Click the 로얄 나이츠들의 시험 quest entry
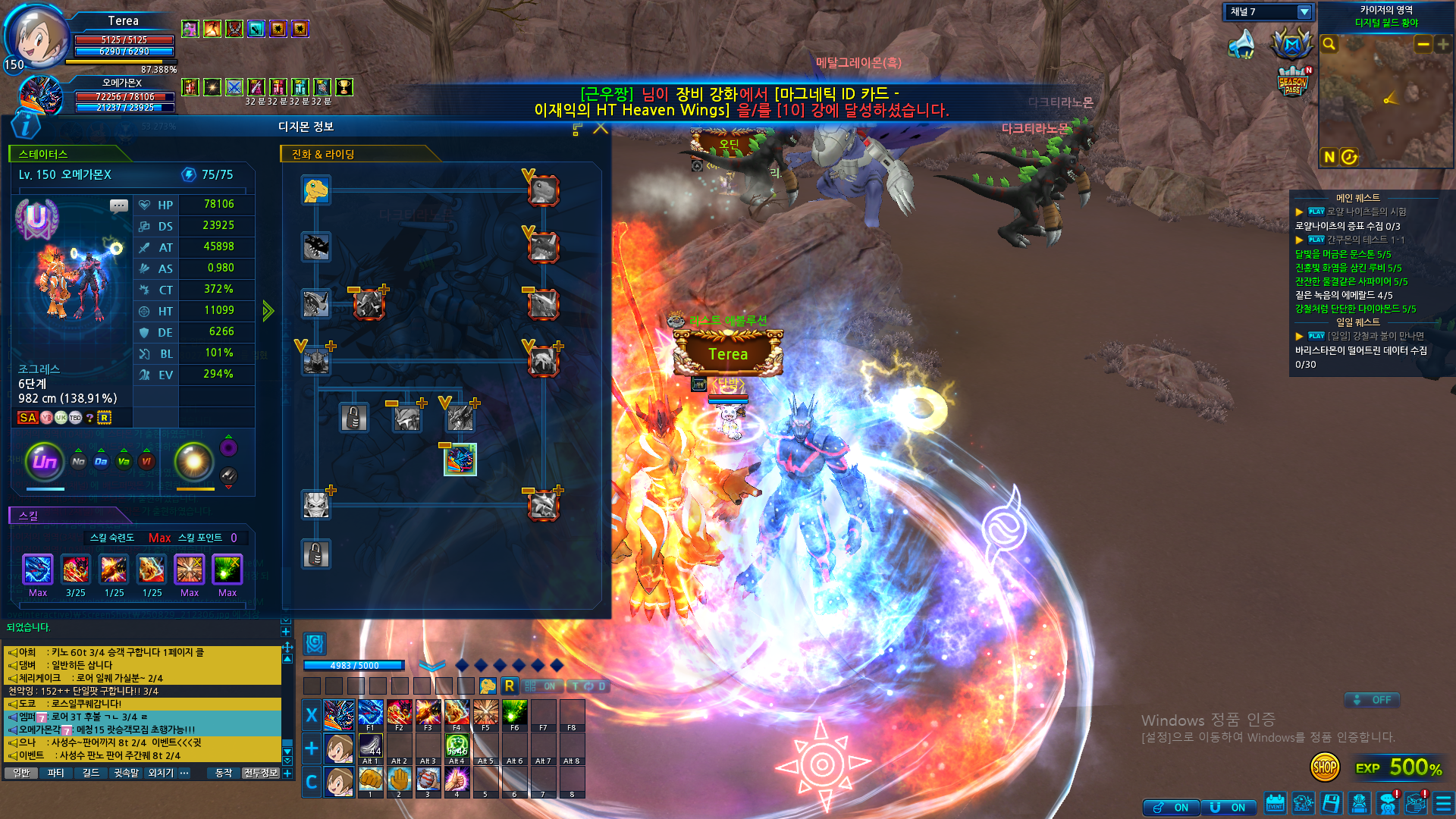 1366,212
